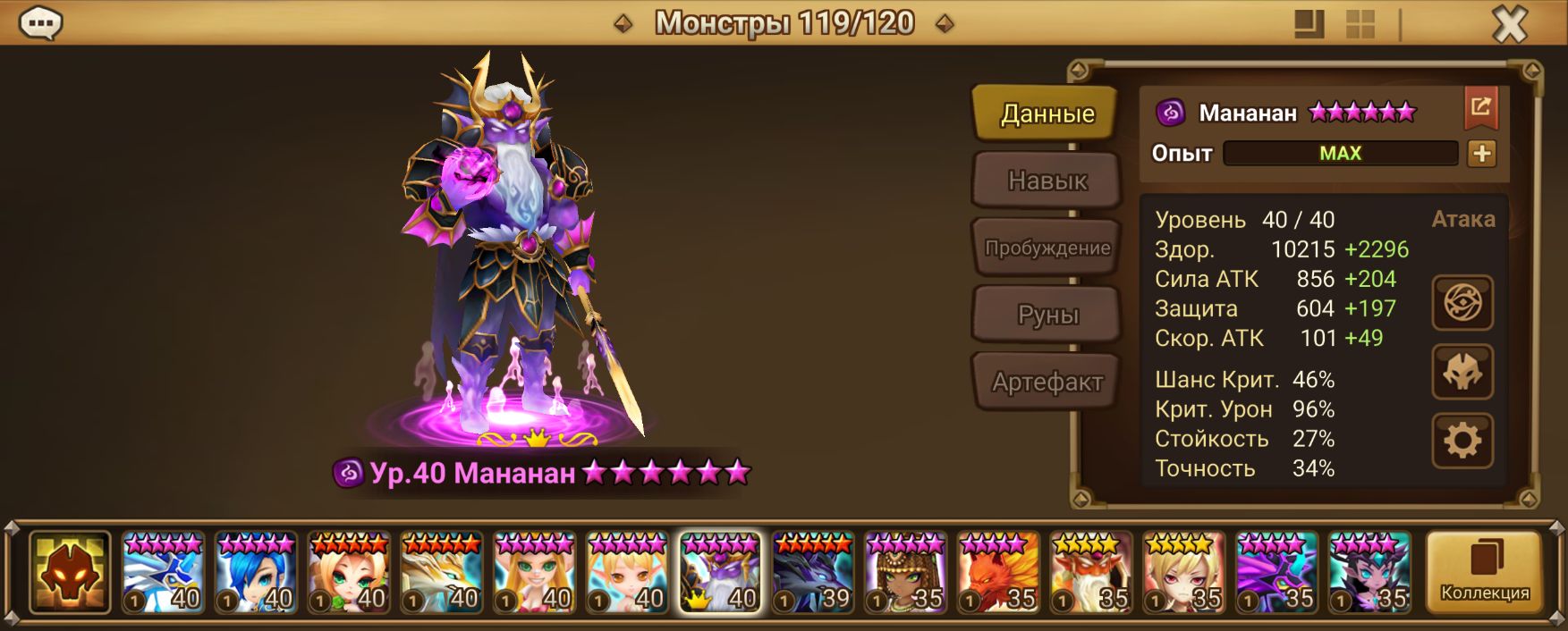Viewport: 1568px width, 631px height.
Task: Select the level 39 dark dragon thumbnail
Action: 813,572
